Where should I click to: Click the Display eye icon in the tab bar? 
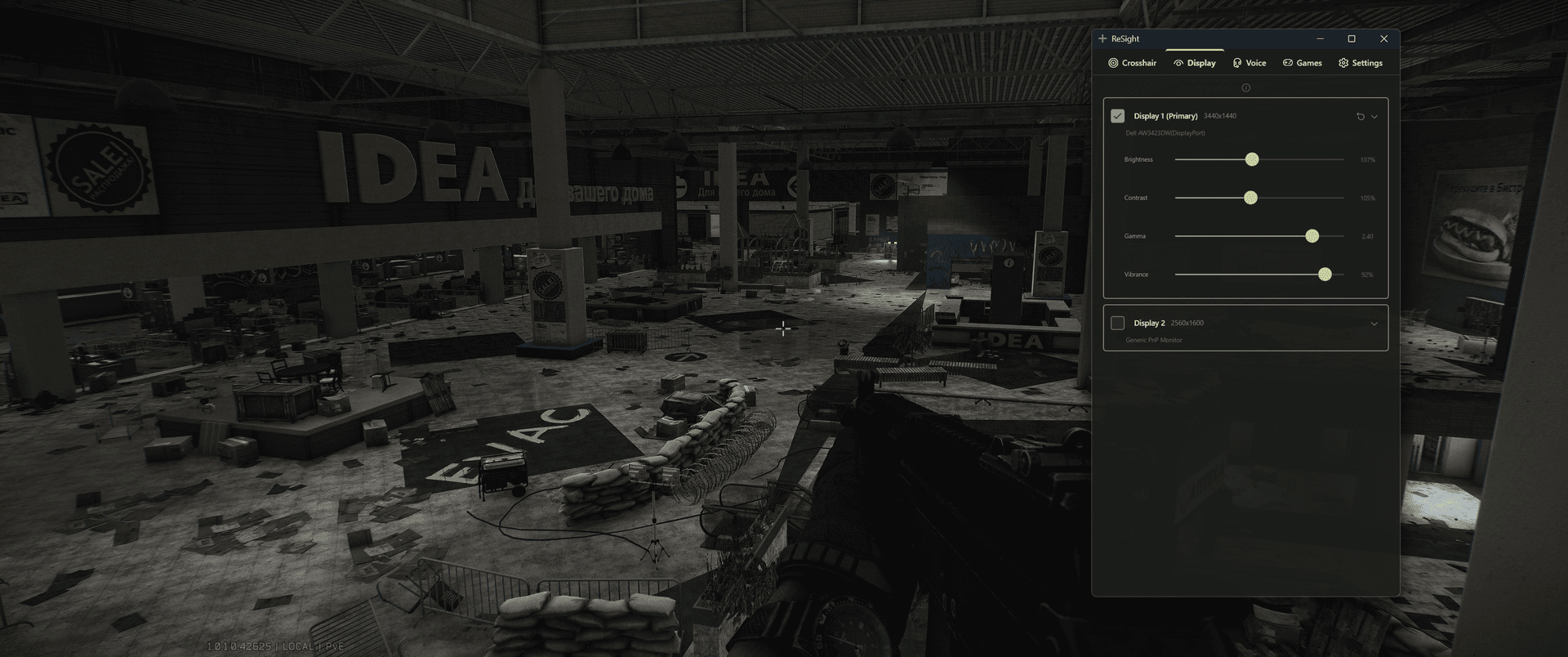[1178, 63]
